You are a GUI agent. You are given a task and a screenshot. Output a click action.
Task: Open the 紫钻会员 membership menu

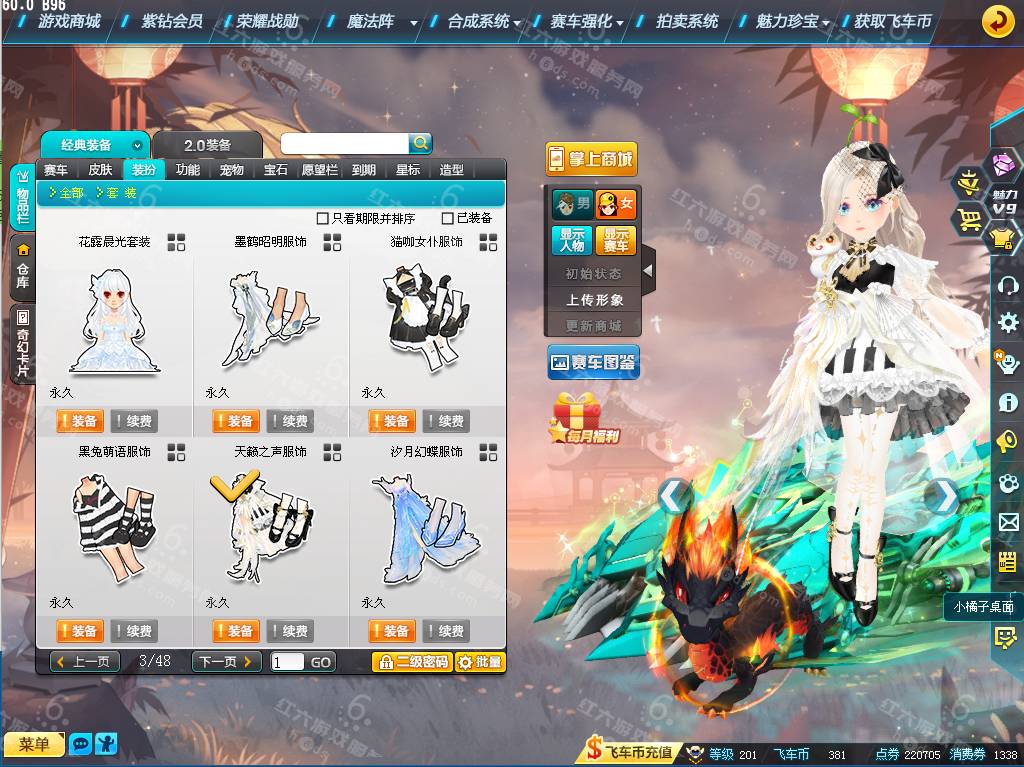click(x=171, y=21)
